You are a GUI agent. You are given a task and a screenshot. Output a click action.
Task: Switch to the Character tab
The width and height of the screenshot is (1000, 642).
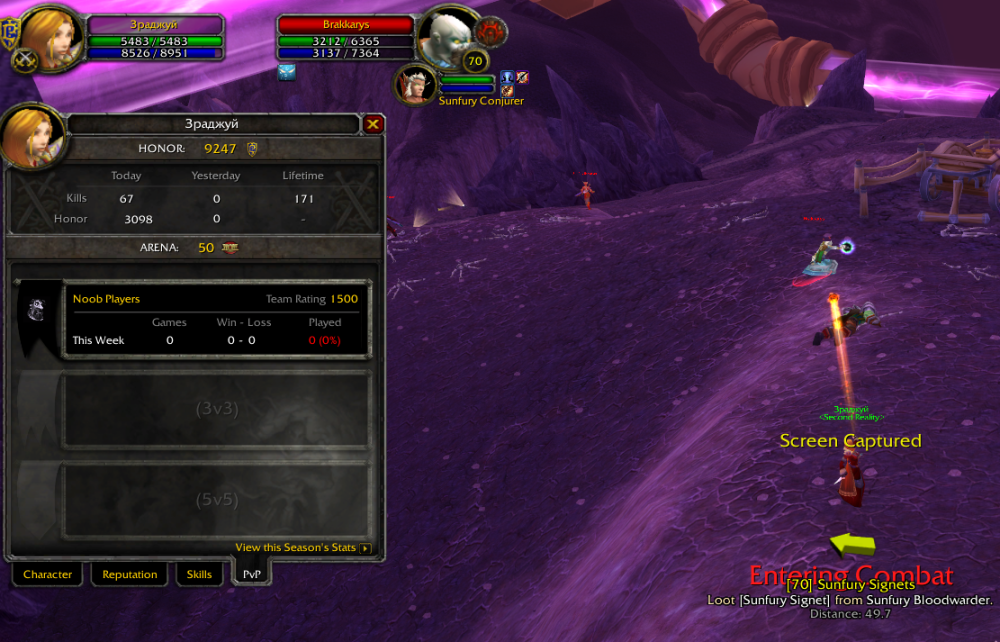click(x=47, y=575)
